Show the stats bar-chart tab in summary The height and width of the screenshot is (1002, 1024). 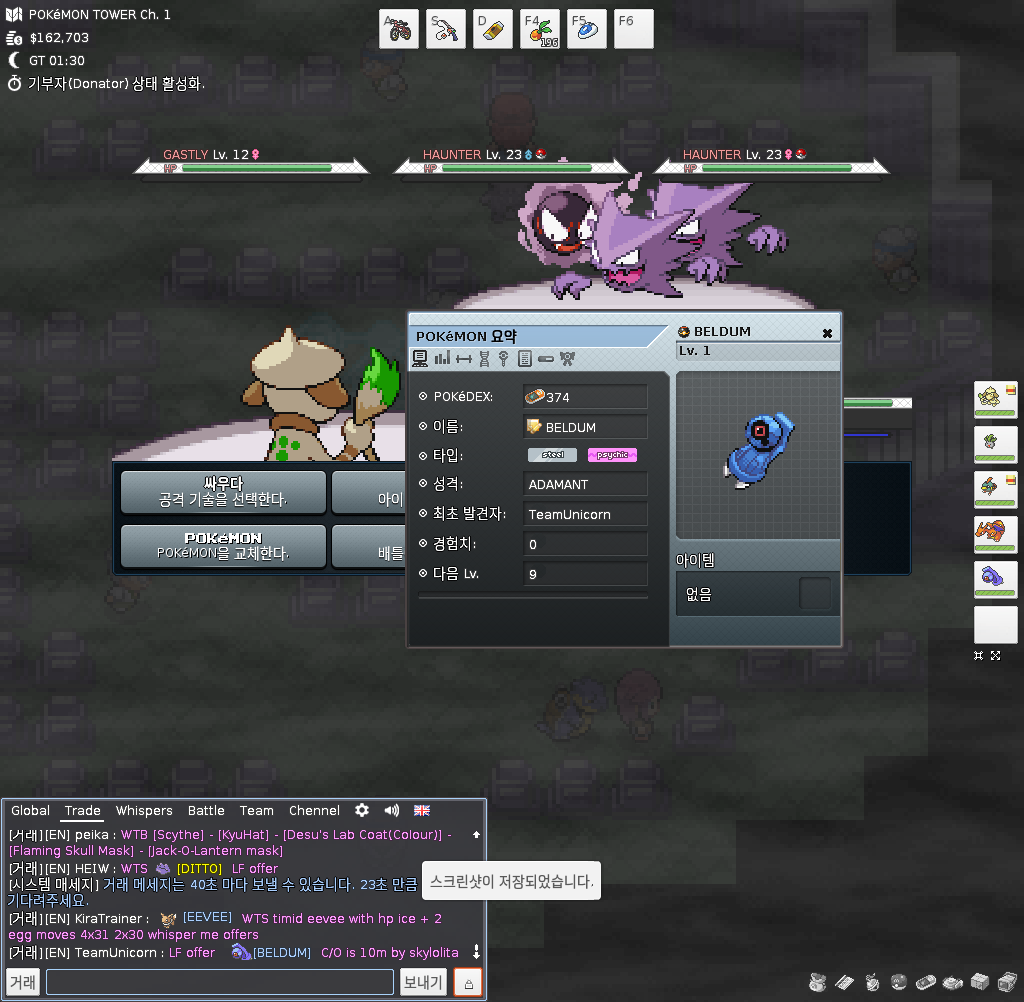coord(442,358)
